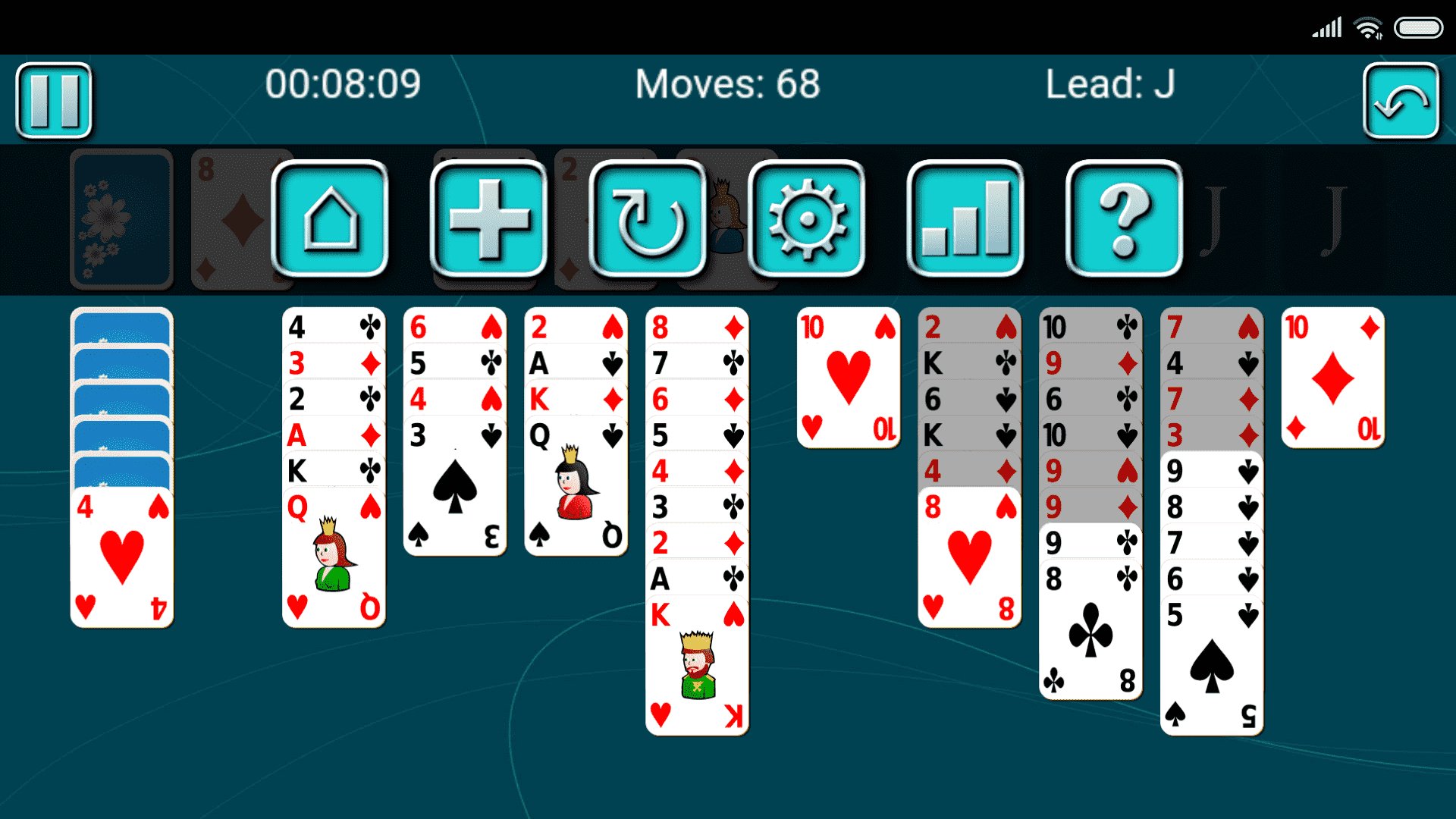View game Statistics
1456x819 pixels.
tap(965, 221)
